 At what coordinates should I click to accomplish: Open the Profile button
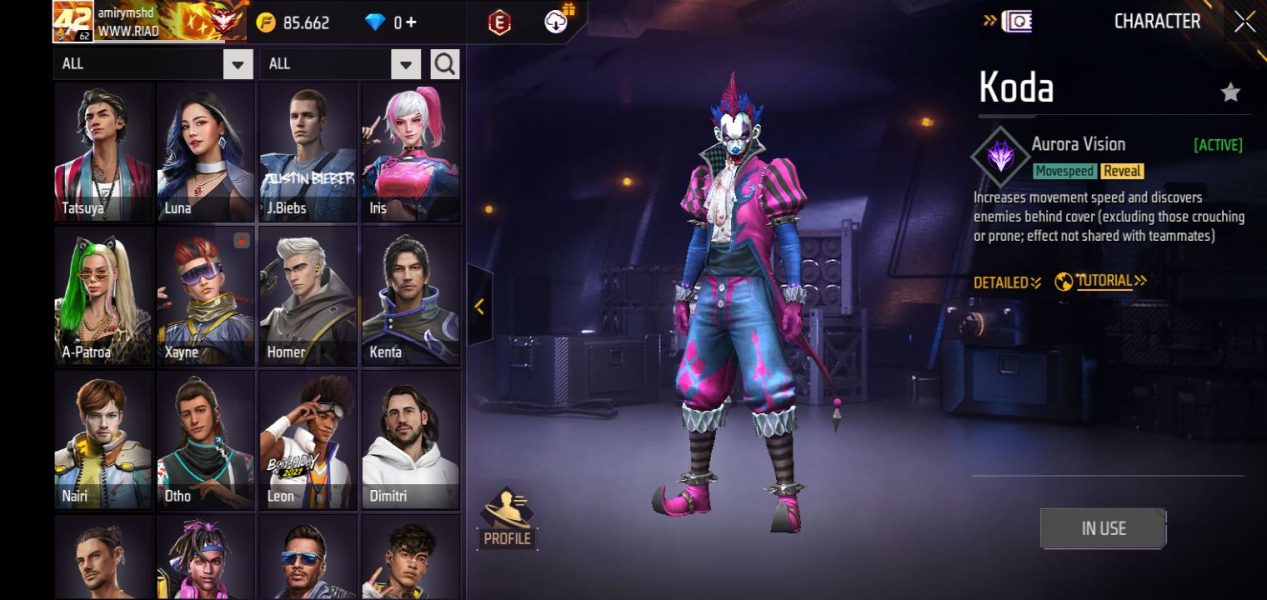point(507,518)
